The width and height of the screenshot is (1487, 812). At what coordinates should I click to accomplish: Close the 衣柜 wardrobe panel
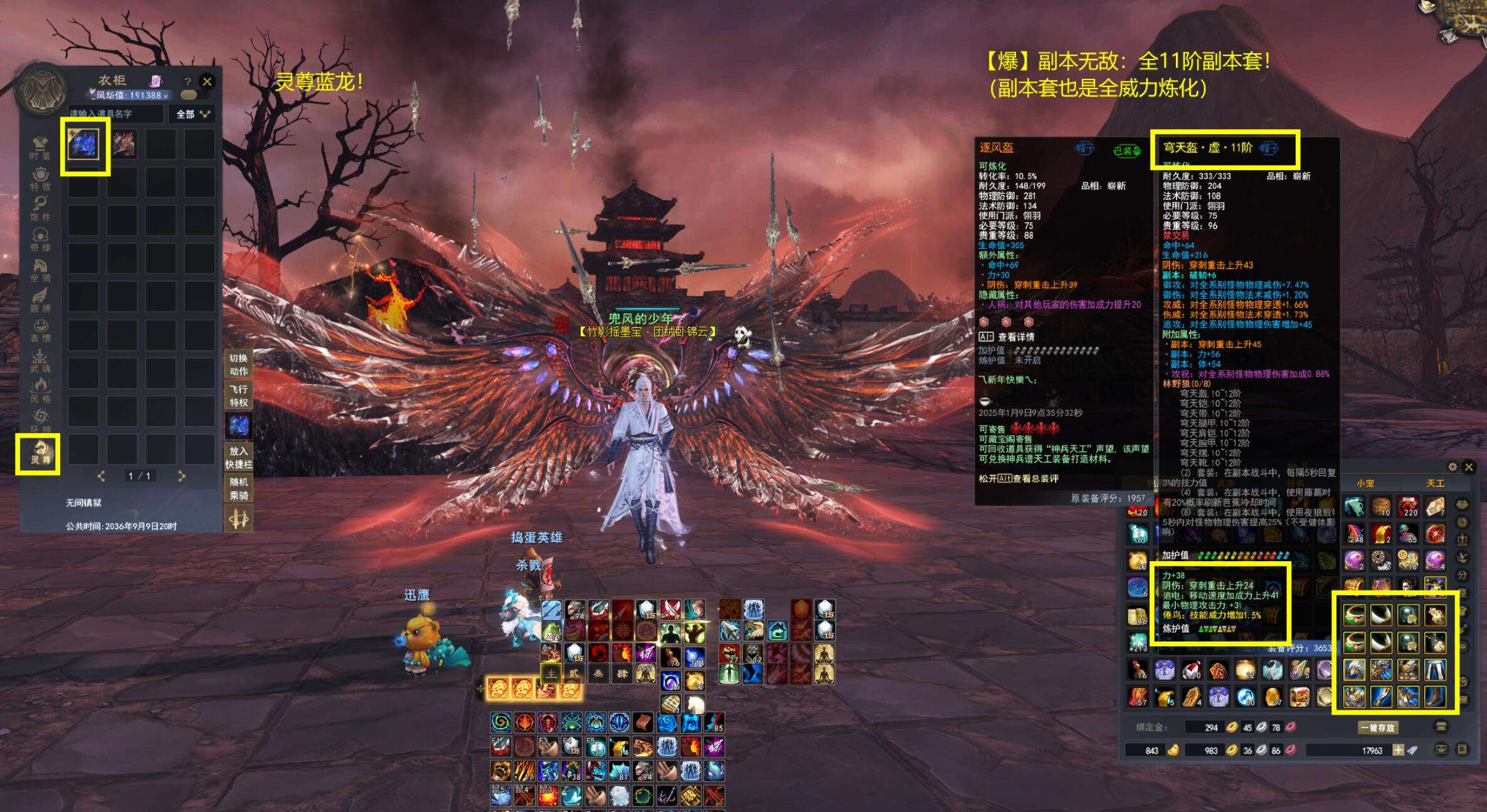[207, 82]
